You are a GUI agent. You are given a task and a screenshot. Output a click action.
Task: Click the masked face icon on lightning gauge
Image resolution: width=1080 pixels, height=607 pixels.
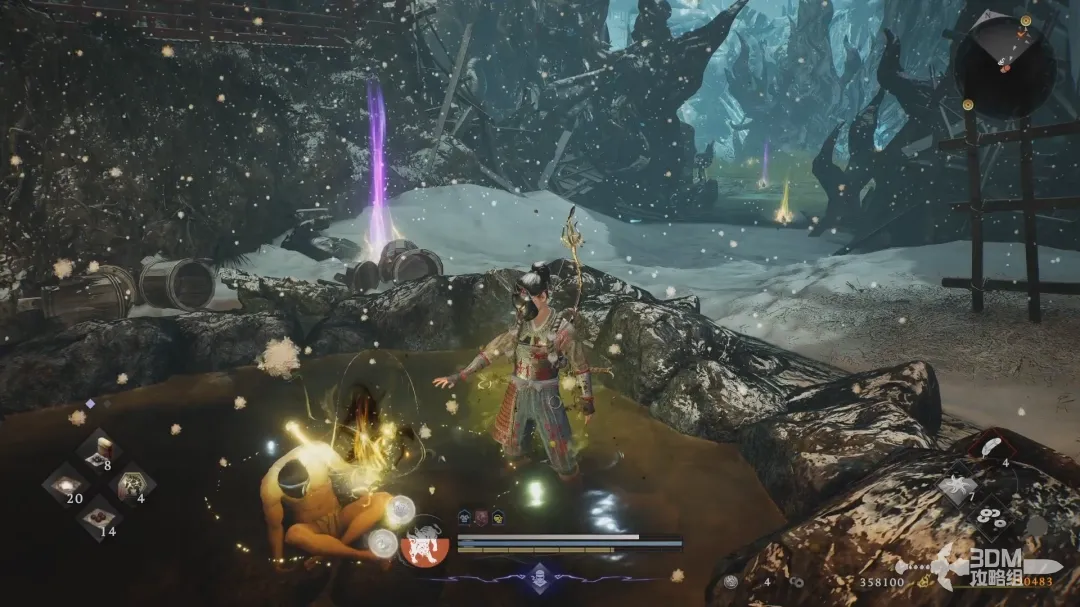pyautogui.click(x=540, y=576)
